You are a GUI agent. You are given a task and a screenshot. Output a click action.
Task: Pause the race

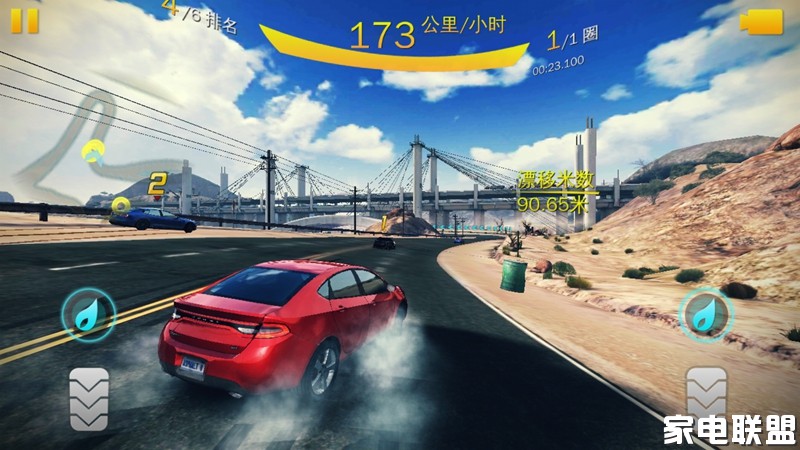25,19
